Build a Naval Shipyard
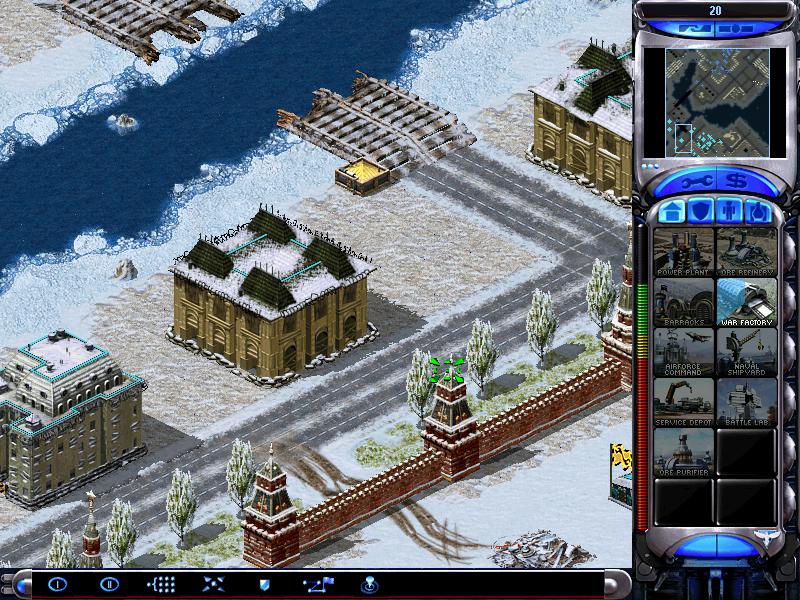 (x=746, y=352)
